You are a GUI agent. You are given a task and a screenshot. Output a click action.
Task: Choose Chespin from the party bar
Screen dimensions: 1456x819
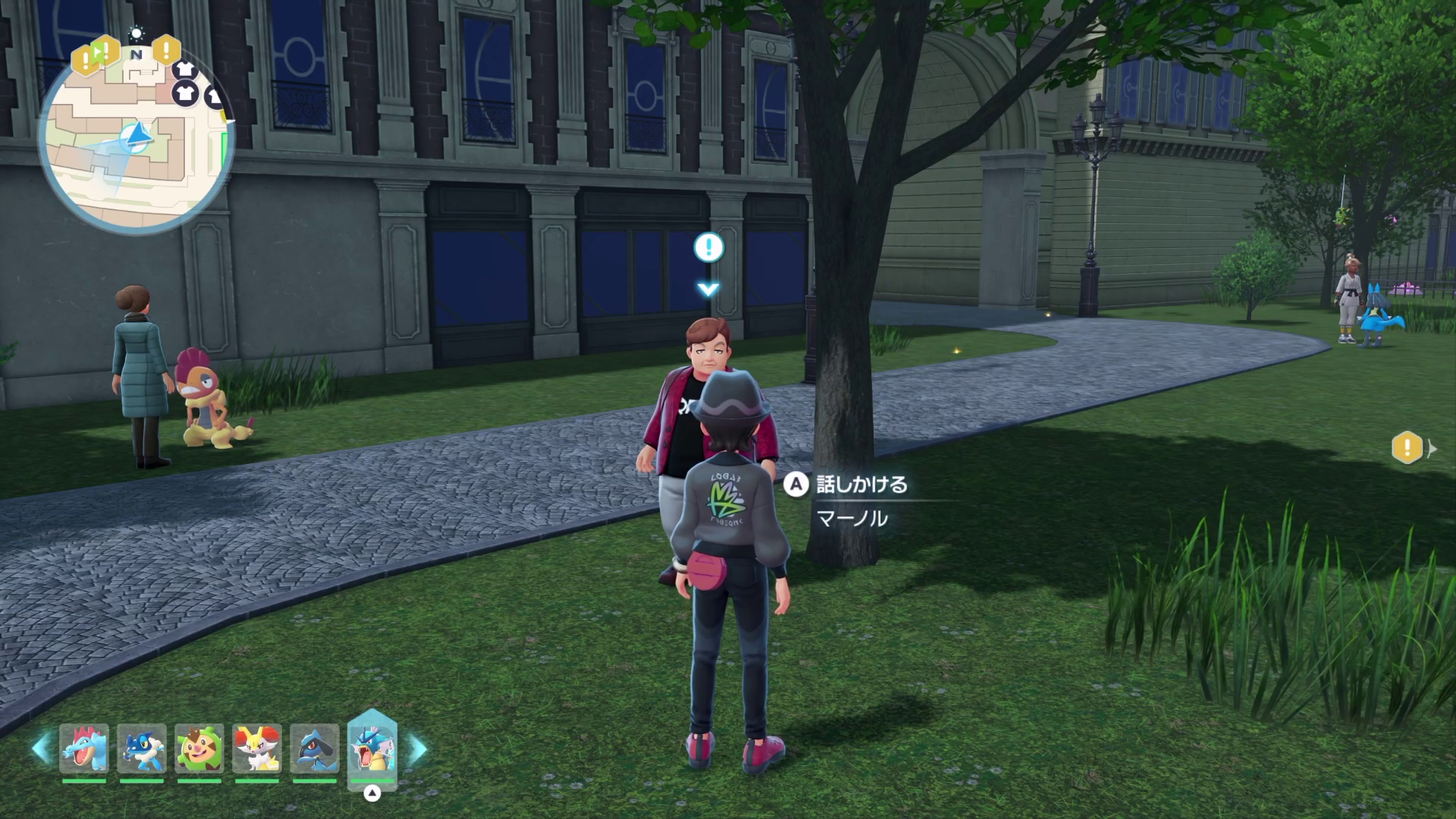tap(199, 748)
